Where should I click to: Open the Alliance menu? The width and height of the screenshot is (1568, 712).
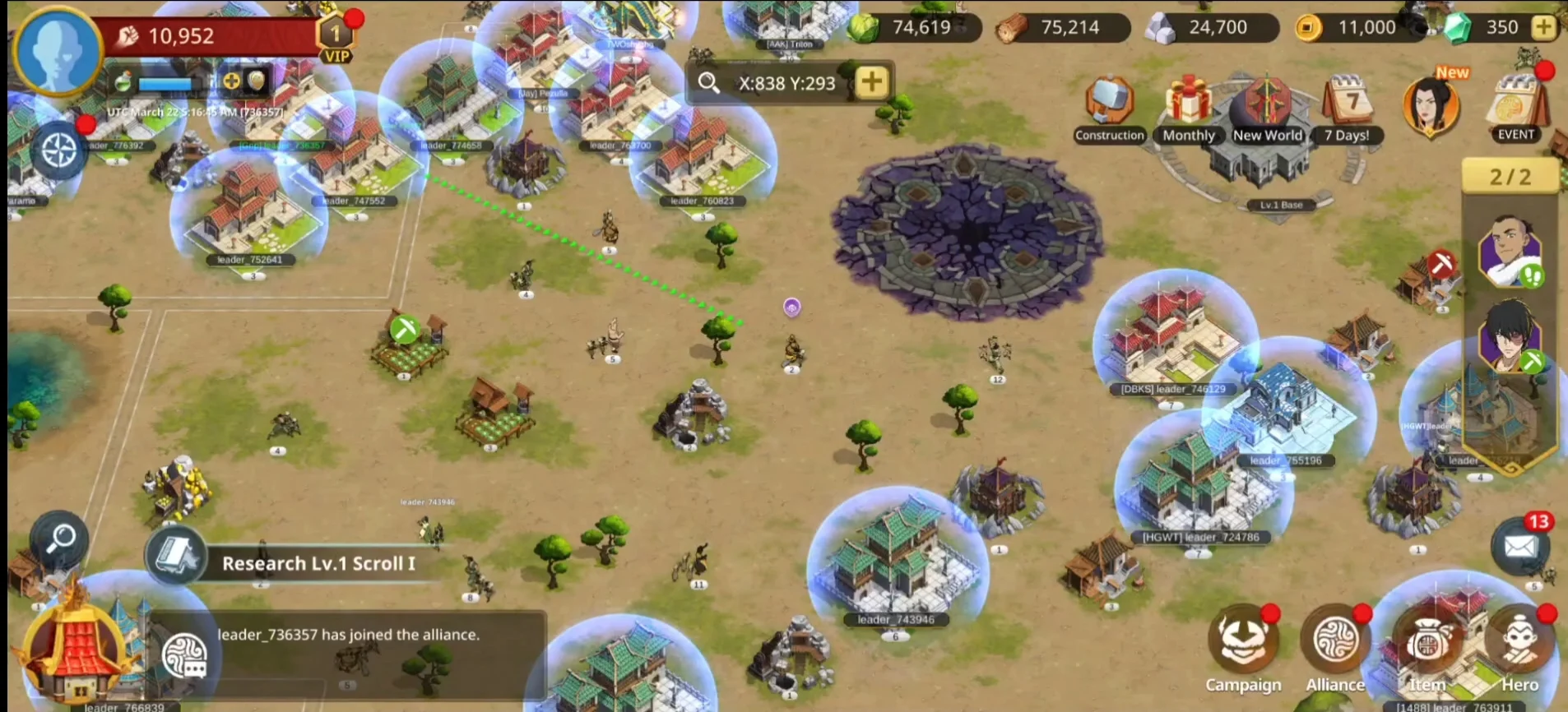pyautogui.click(x=1335, y=651)
